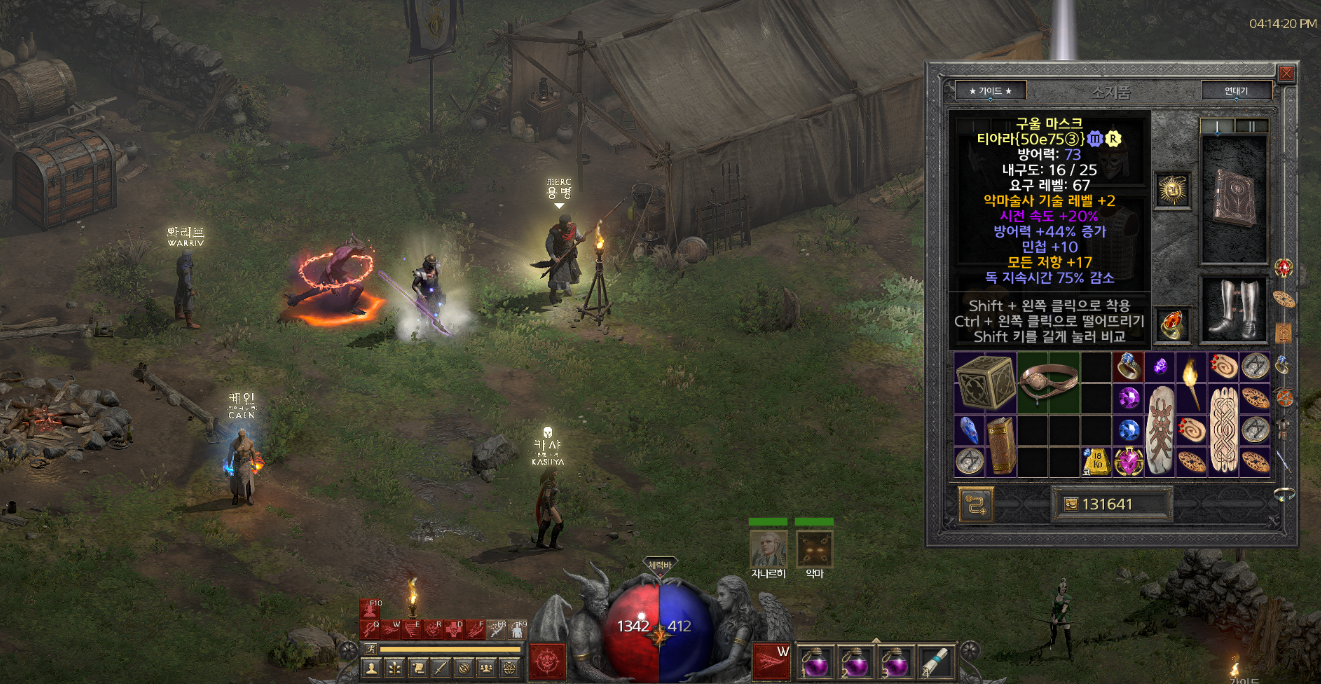Open the 가이드 guide tab
The height and width of the screenshot is (684, 1321).
990,91
